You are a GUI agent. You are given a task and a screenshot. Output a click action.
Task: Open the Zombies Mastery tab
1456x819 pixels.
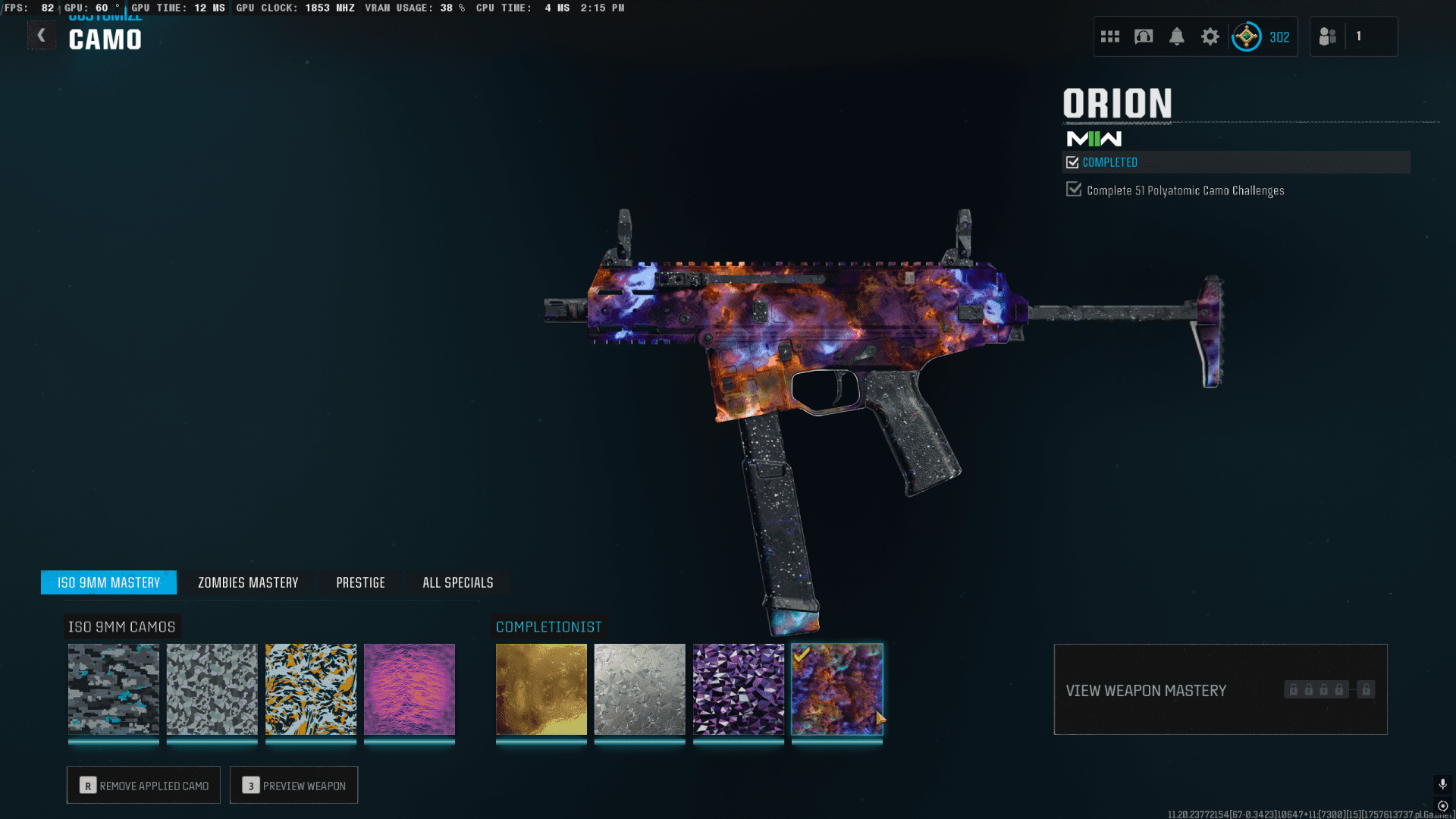248,582
